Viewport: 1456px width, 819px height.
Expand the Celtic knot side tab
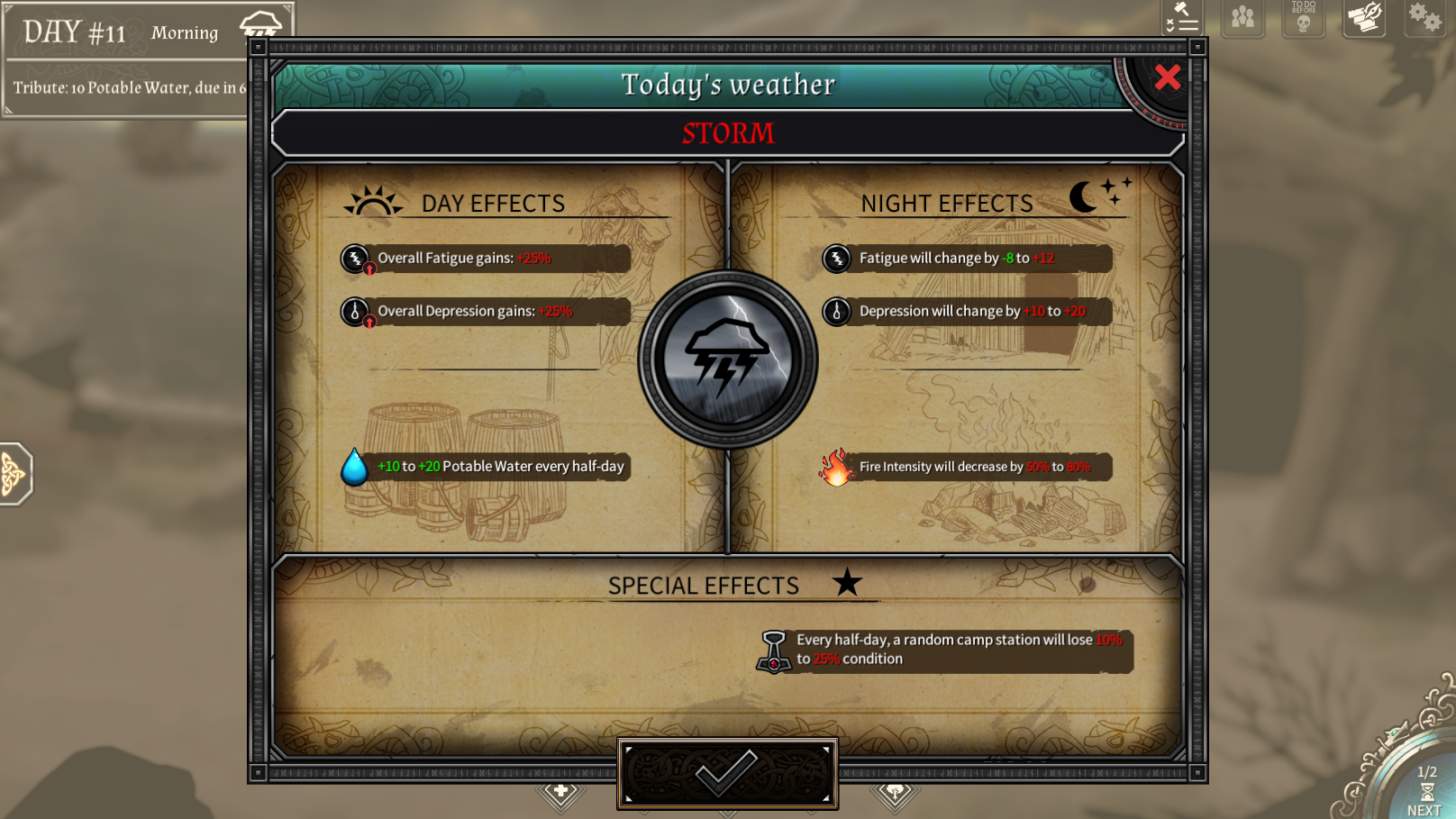coord(14,473)
